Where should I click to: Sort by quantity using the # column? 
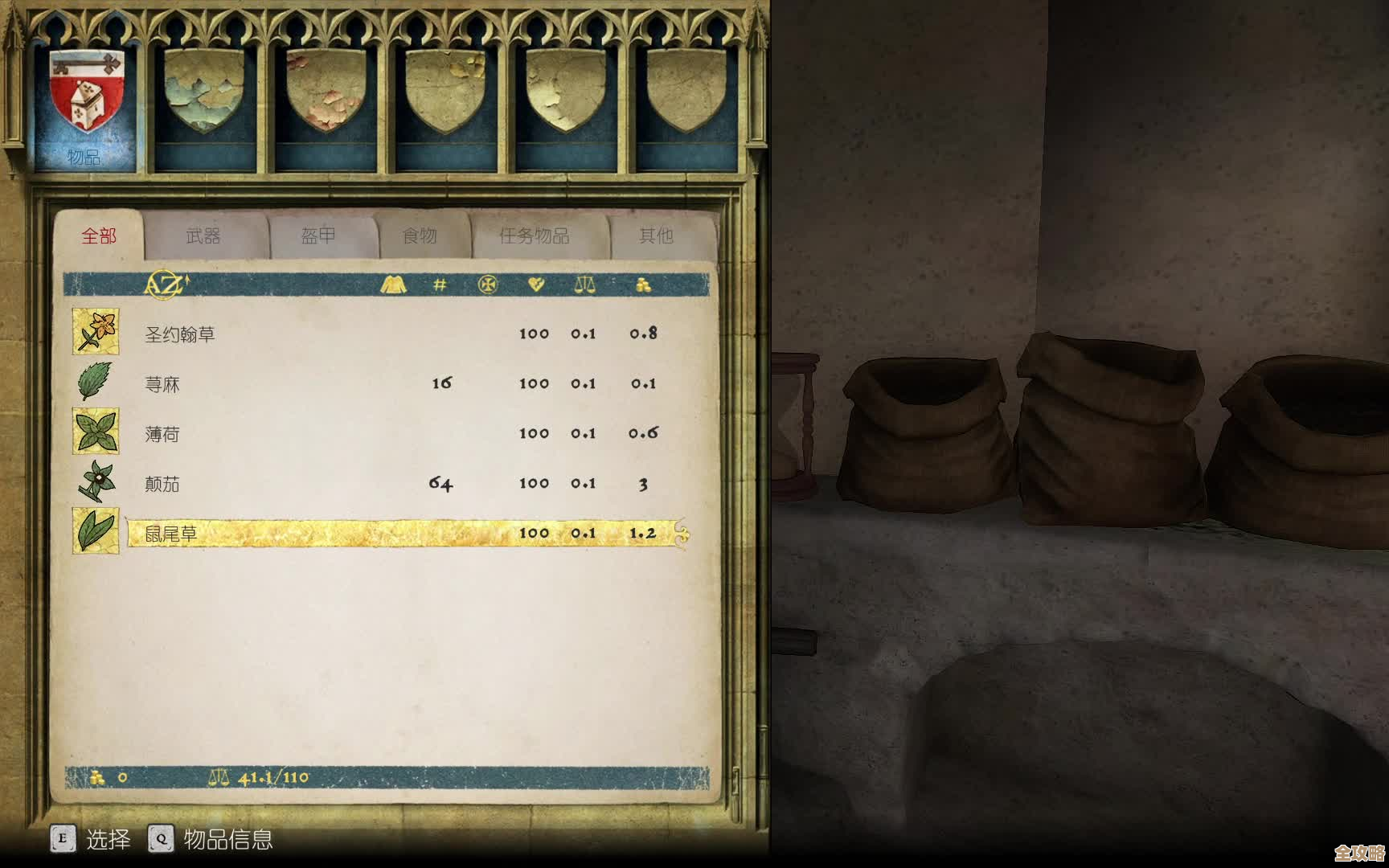coord(440,285)
